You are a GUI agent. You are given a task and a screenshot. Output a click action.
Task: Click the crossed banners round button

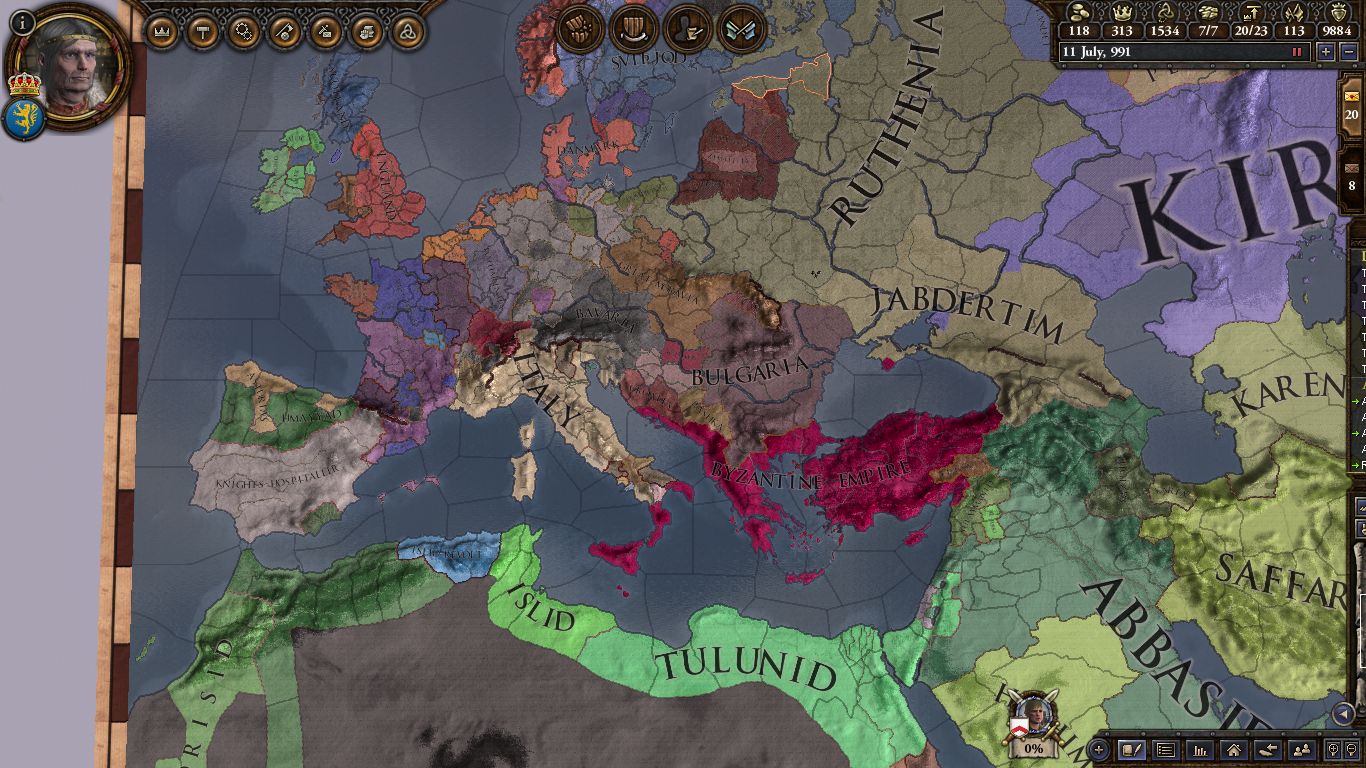pos(741,29)
